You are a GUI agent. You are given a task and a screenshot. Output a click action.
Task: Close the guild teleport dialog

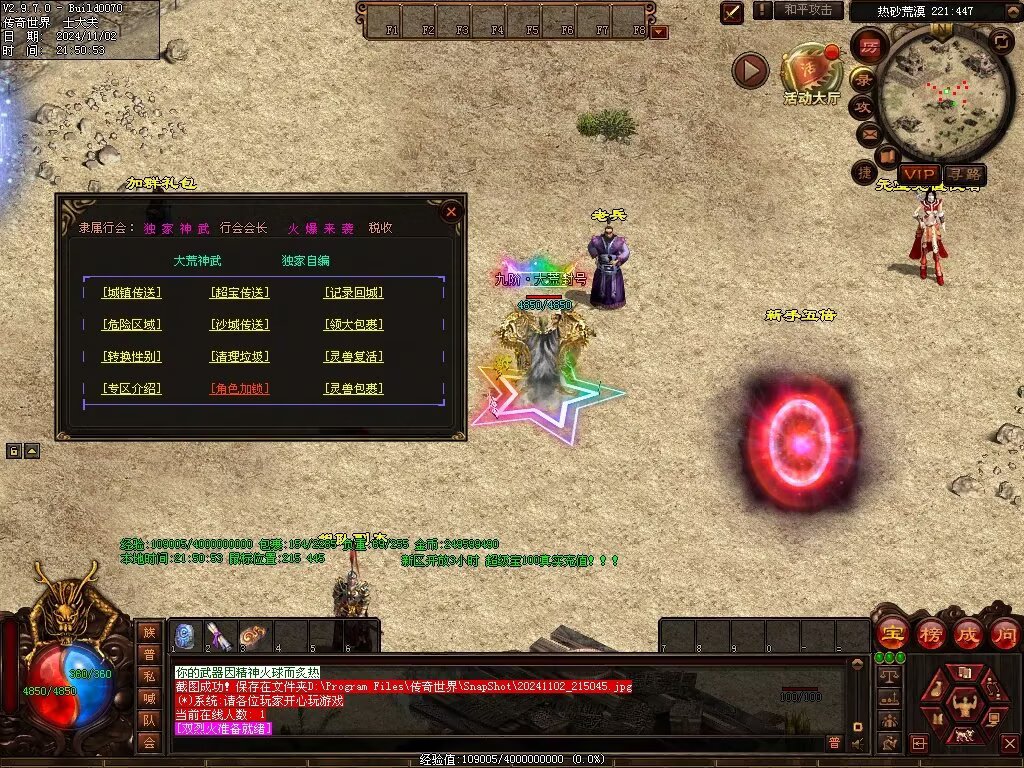pyautogui.click(x=451, y=211)
